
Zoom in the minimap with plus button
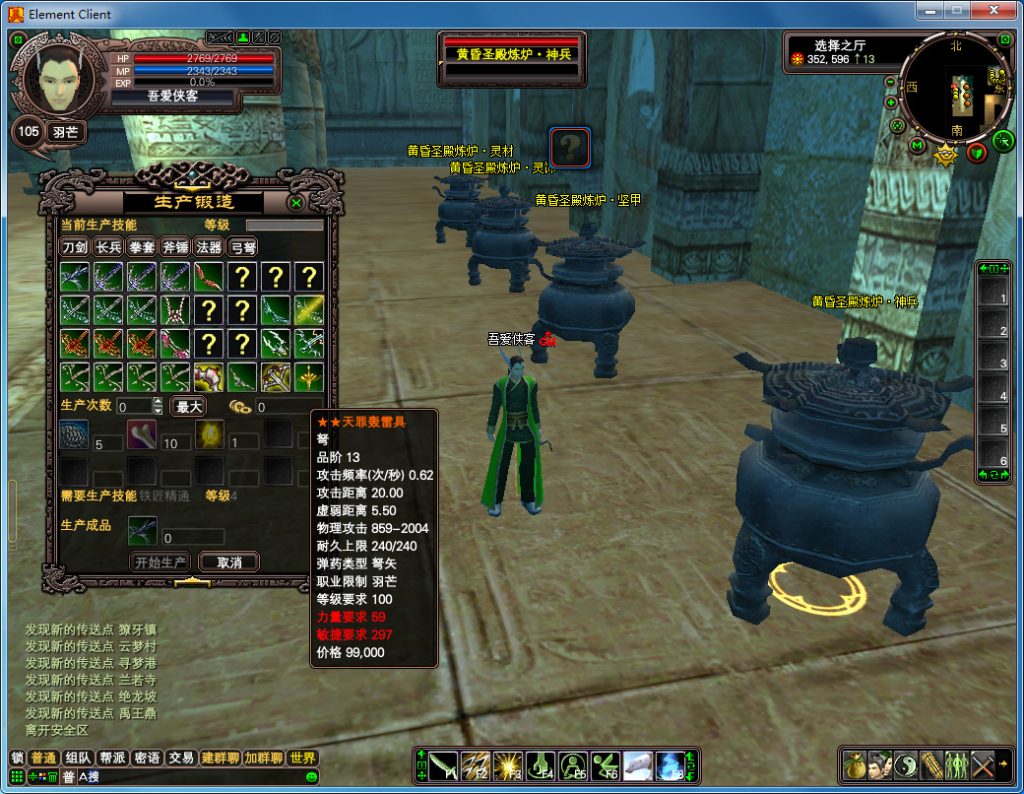click(890, 102)
